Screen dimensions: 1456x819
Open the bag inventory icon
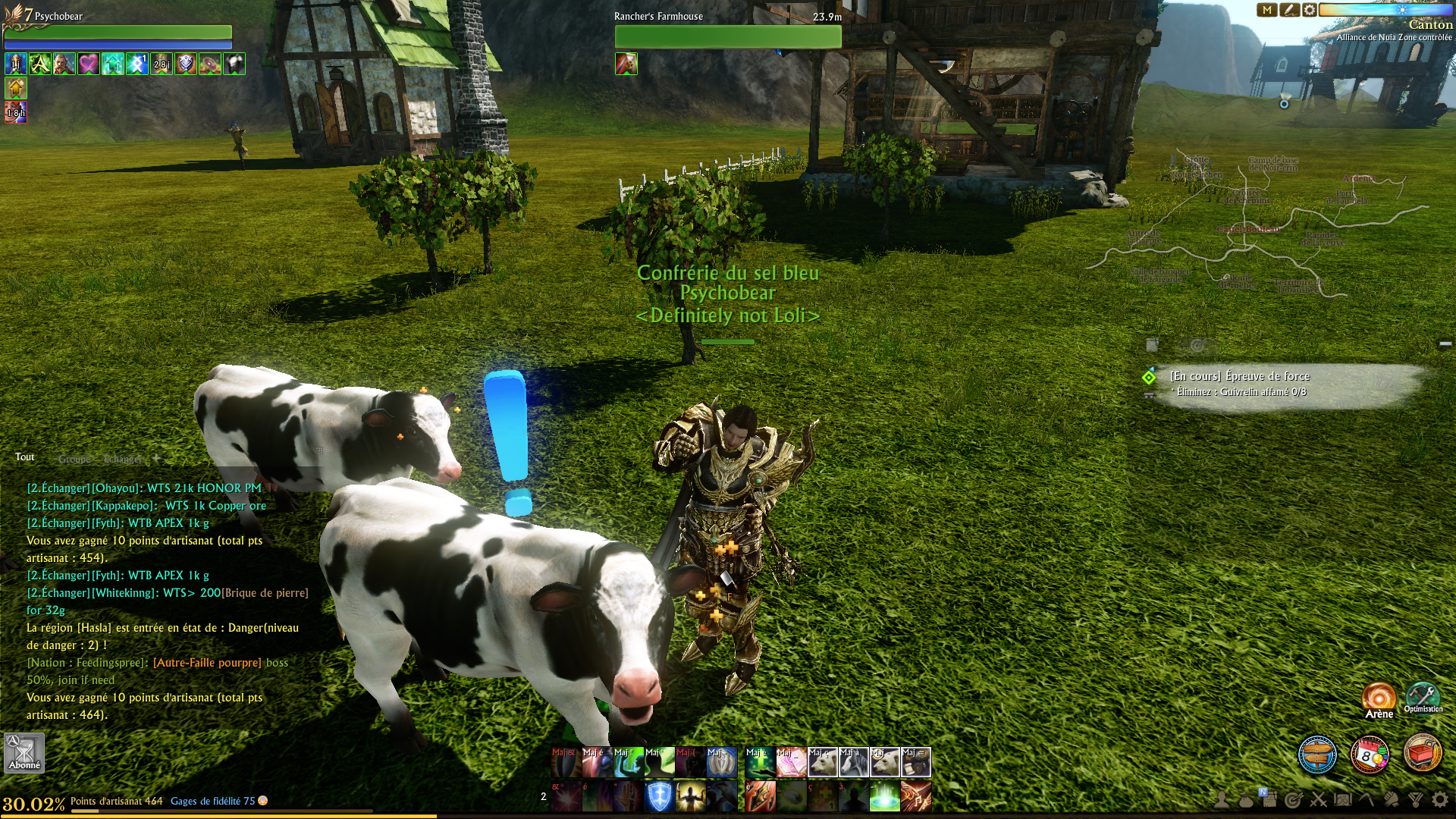[x=1245, y=799]
